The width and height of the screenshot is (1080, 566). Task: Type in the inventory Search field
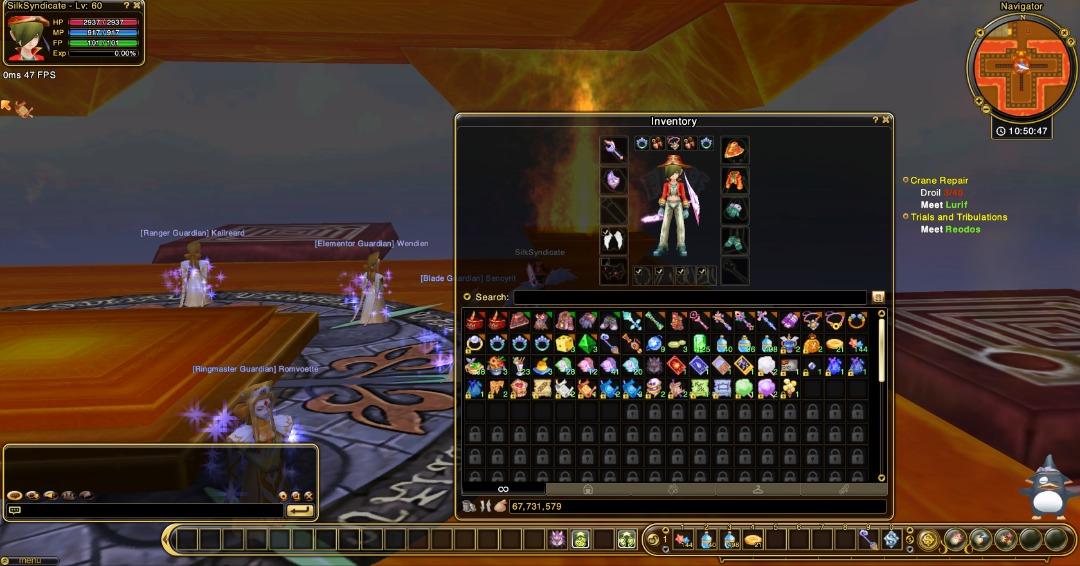tap(689, 297)
